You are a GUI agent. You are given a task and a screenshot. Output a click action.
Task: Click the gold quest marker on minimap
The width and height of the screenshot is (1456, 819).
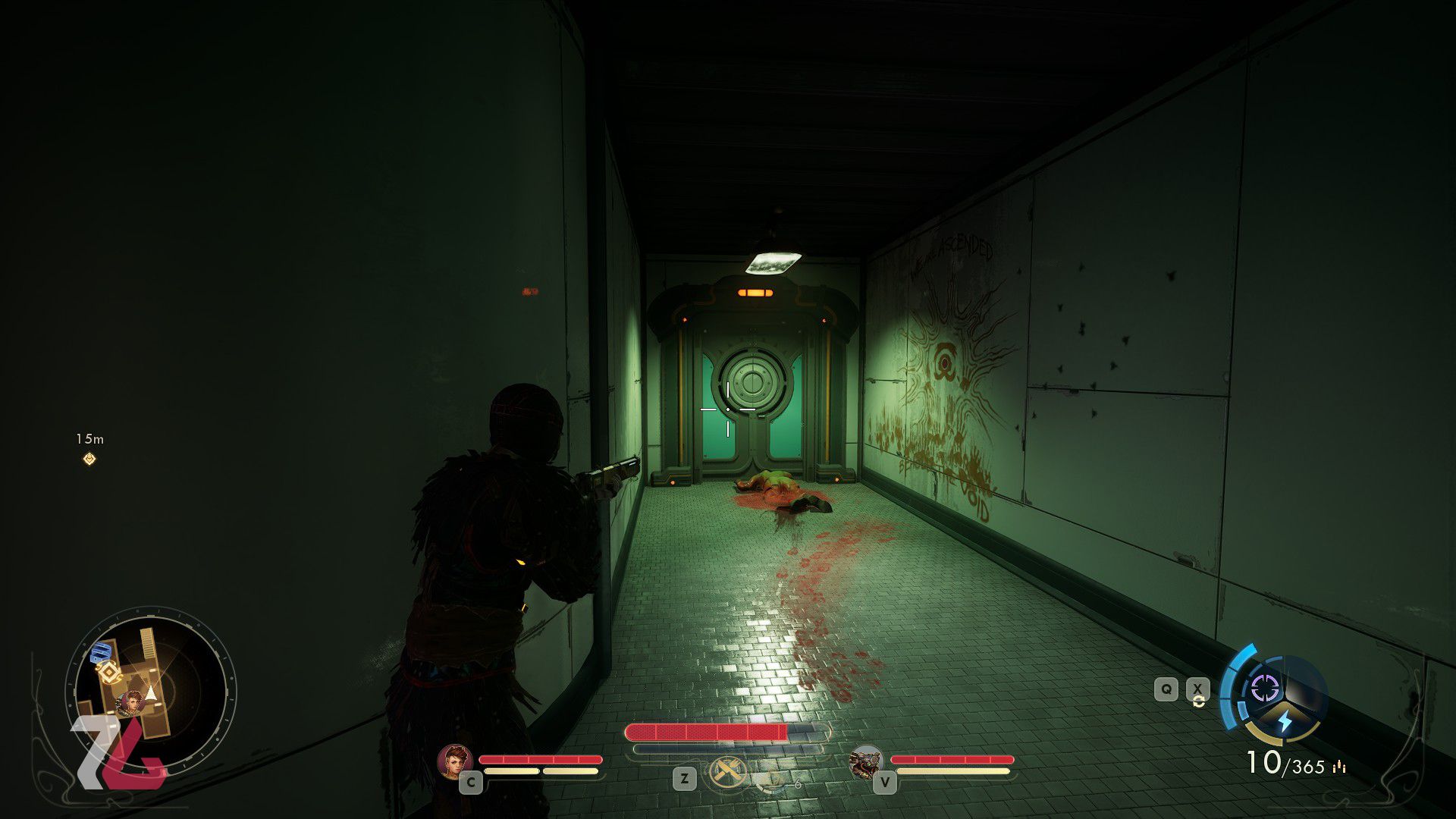pyautogui.click(x=108, y=673)
